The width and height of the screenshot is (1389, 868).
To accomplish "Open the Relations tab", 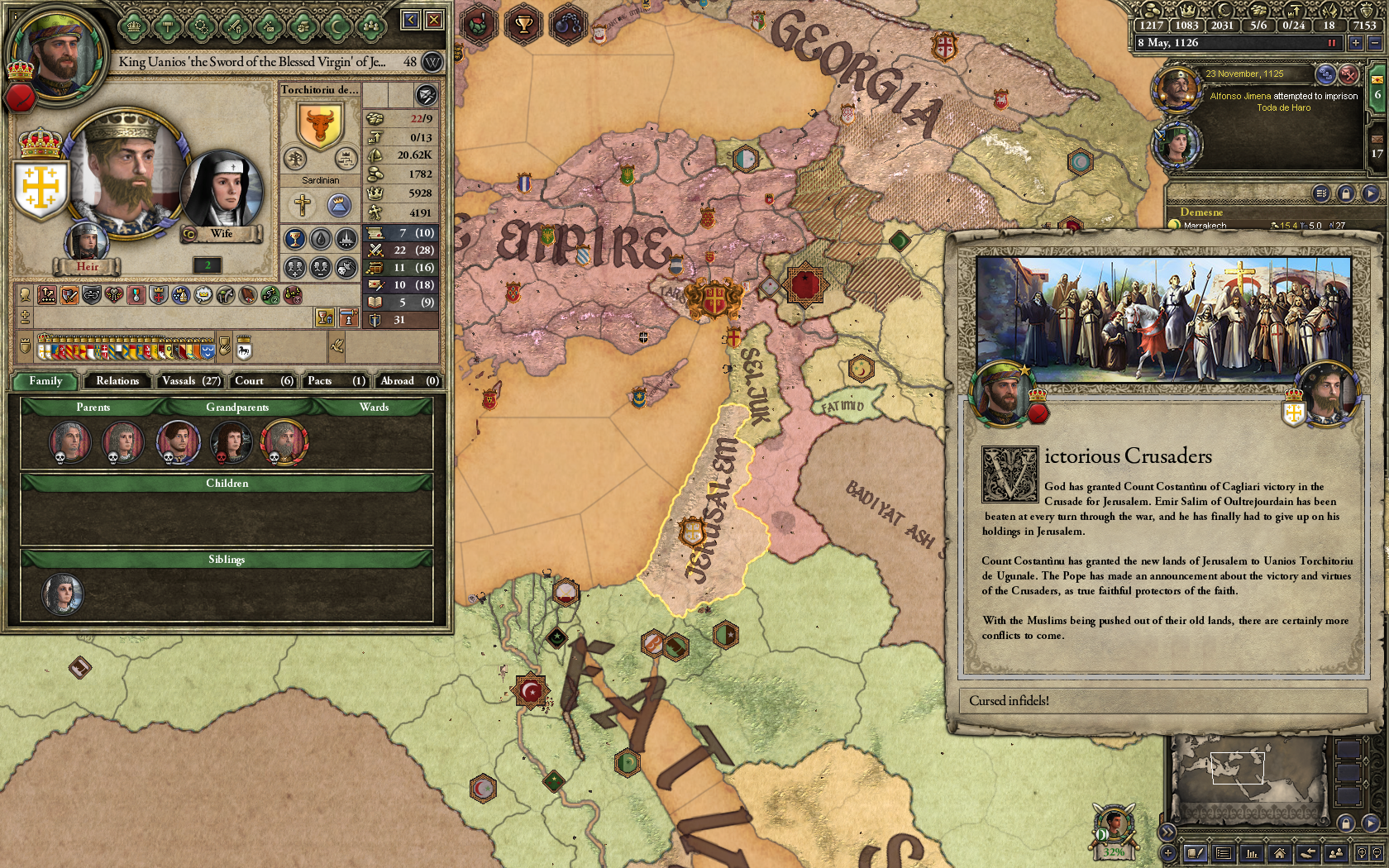I will (x=117, y=381).
